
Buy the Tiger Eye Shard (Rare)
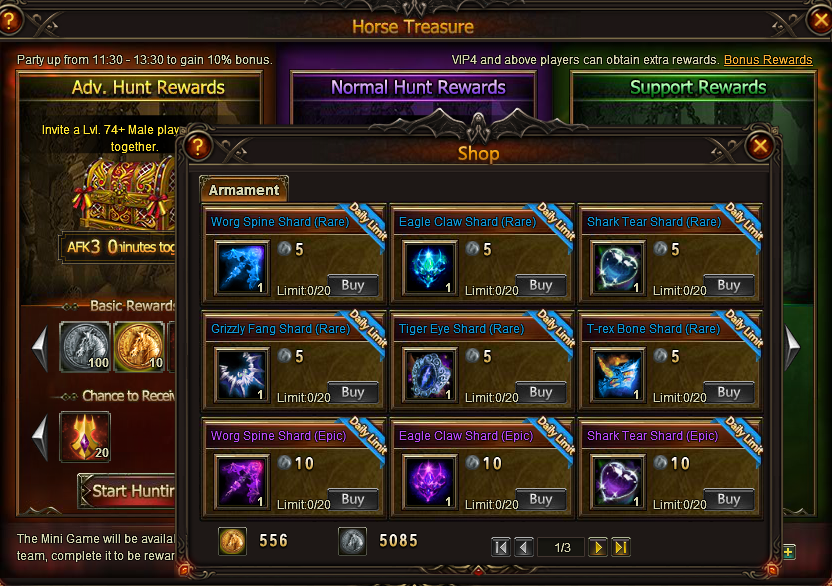pyautogui.click(x=541, y=392)
